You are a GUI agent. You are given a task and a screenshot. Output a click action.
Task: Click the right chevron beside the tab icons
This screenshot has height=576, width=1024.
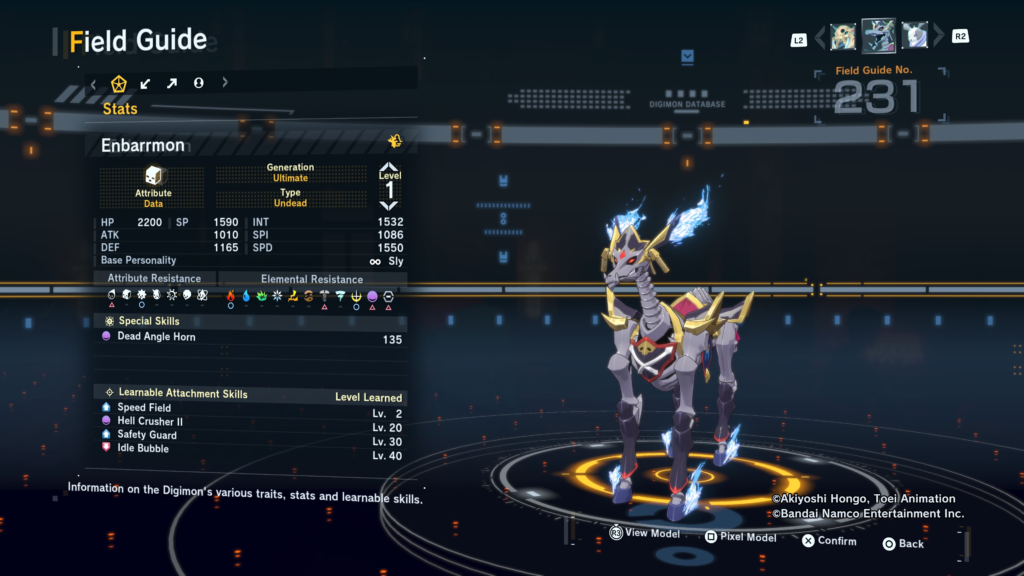[225, 83]
